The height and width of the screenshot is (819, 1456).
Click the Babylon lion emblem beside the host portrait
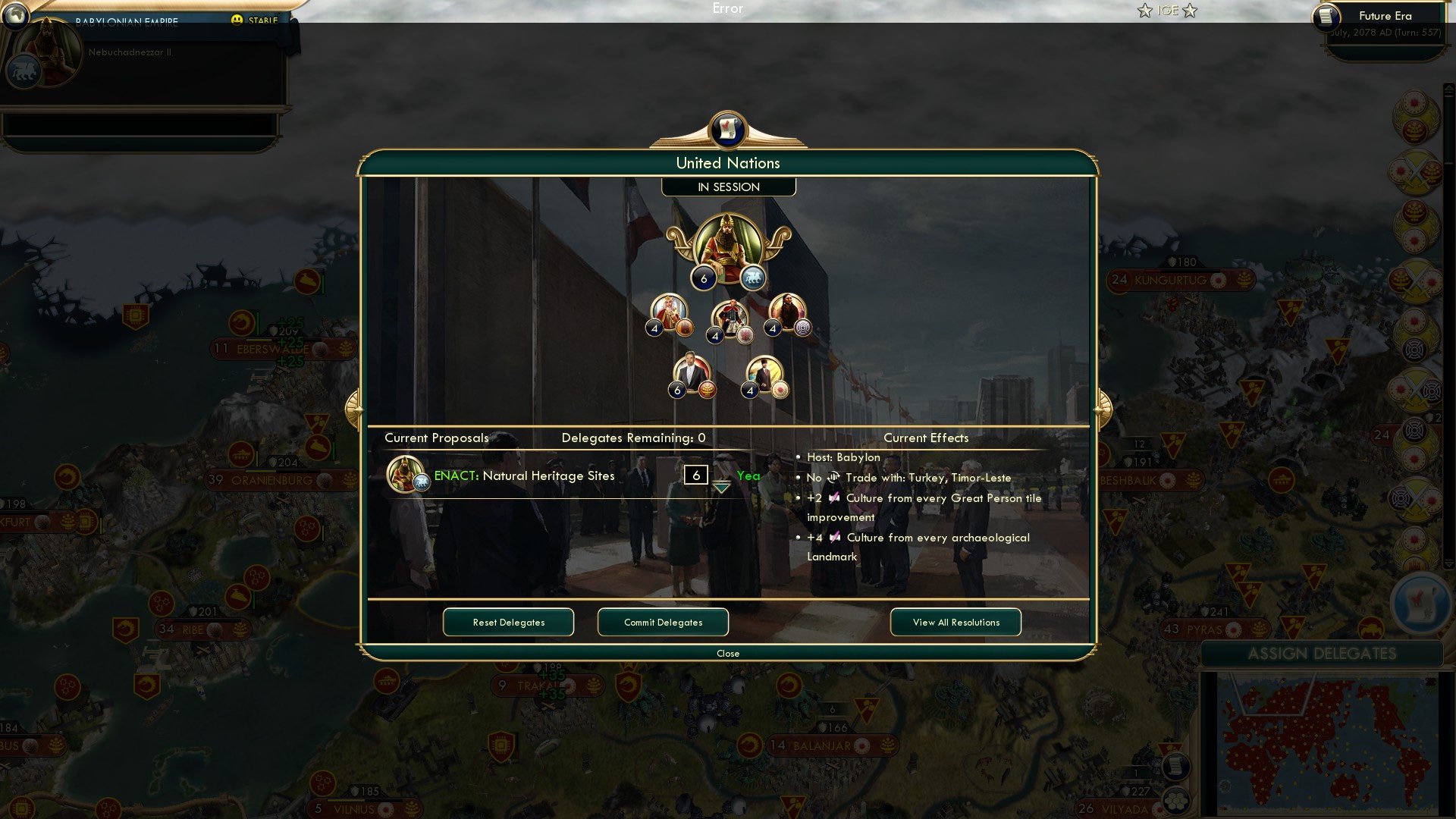pos(753,275)
